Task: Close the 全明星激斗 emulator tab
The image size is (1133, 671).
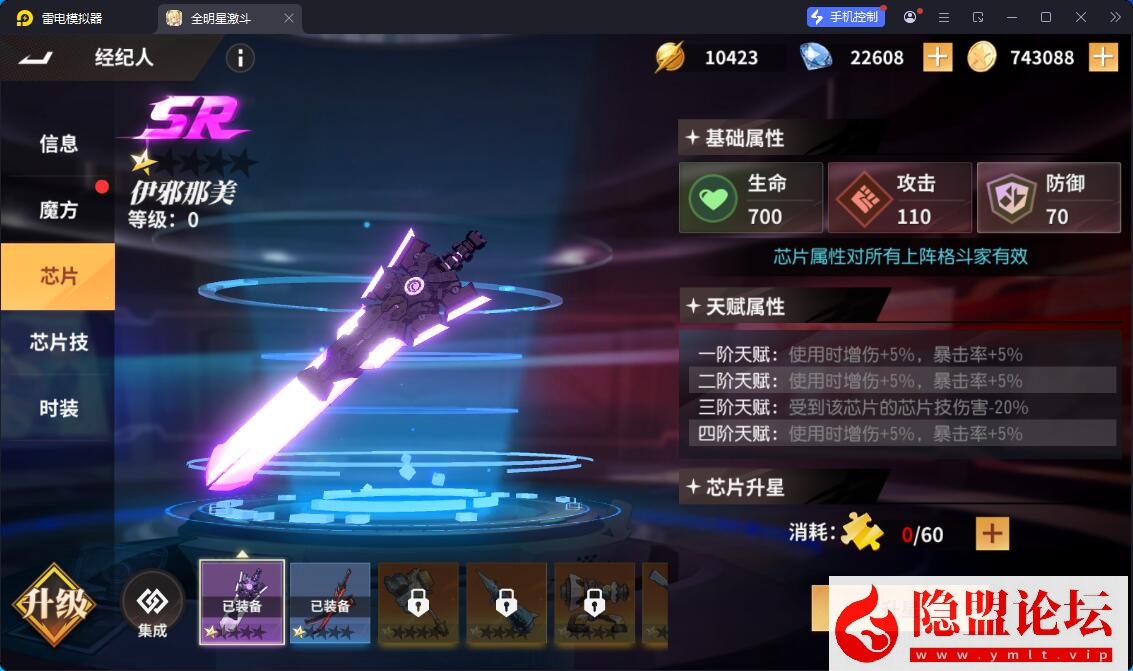Action: [289, 18]
